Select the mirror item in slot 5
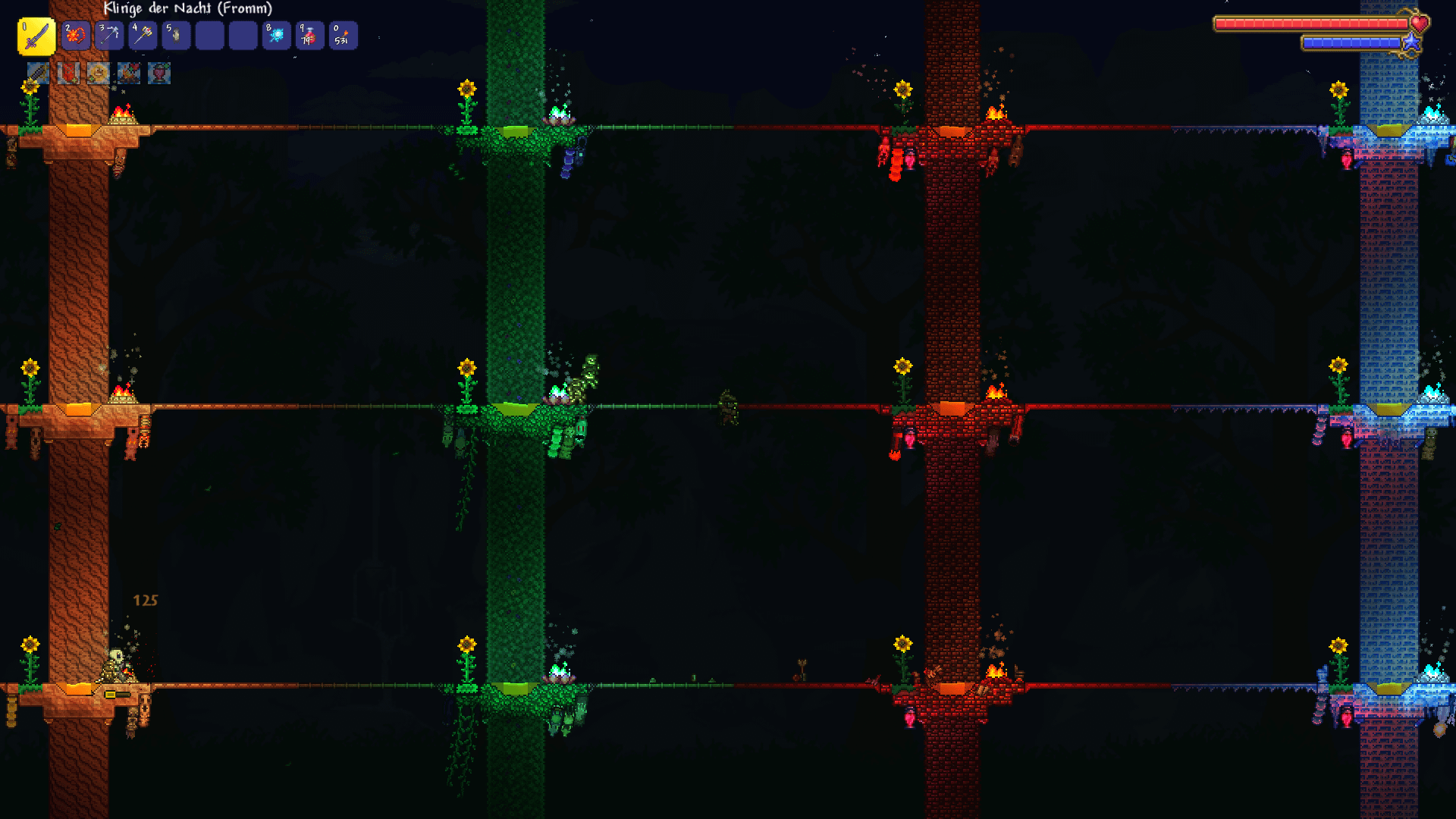 click(176, 36)
